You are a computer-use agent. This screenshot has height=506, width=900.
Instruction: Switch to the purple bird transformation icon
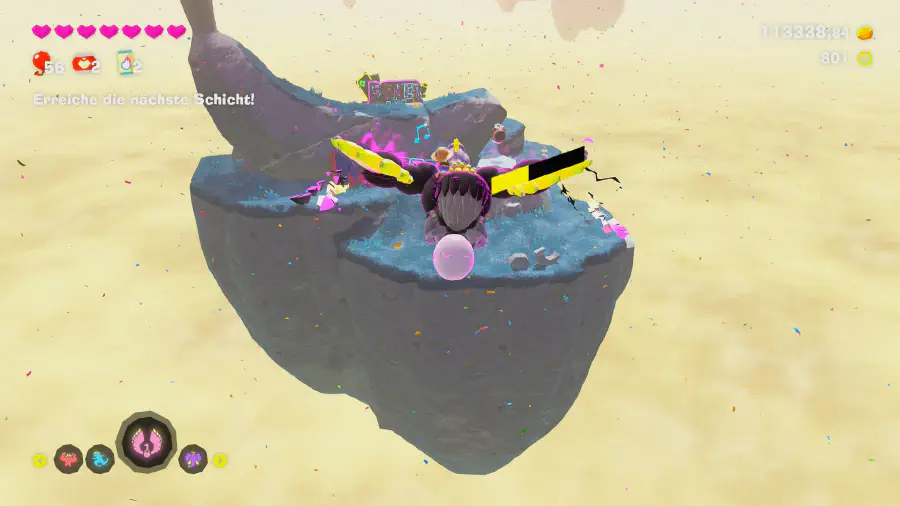[x=192, y=460]
